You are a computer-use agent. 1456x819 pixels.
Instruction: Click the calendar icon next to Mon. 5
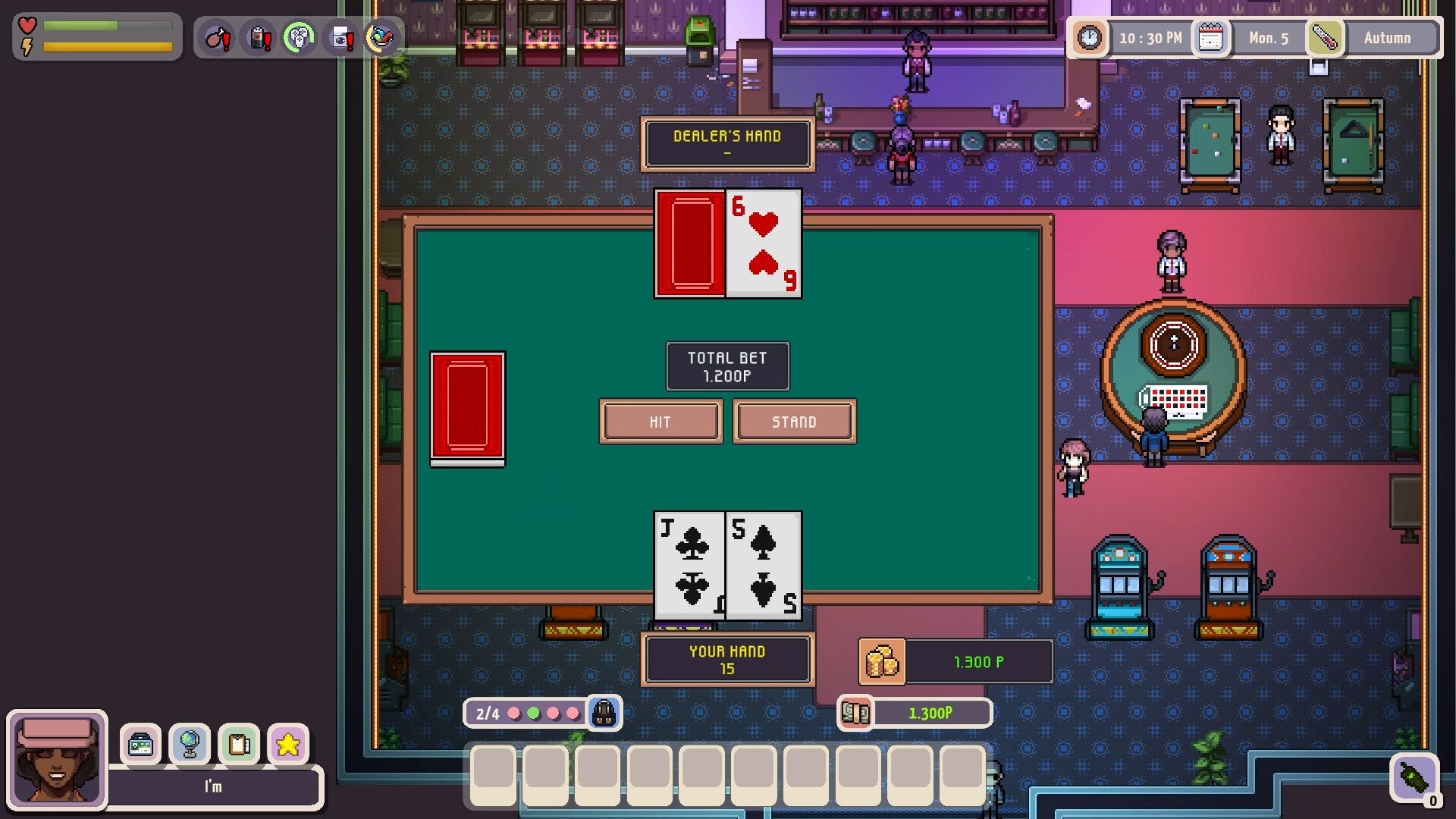[x=1211, y=37]
